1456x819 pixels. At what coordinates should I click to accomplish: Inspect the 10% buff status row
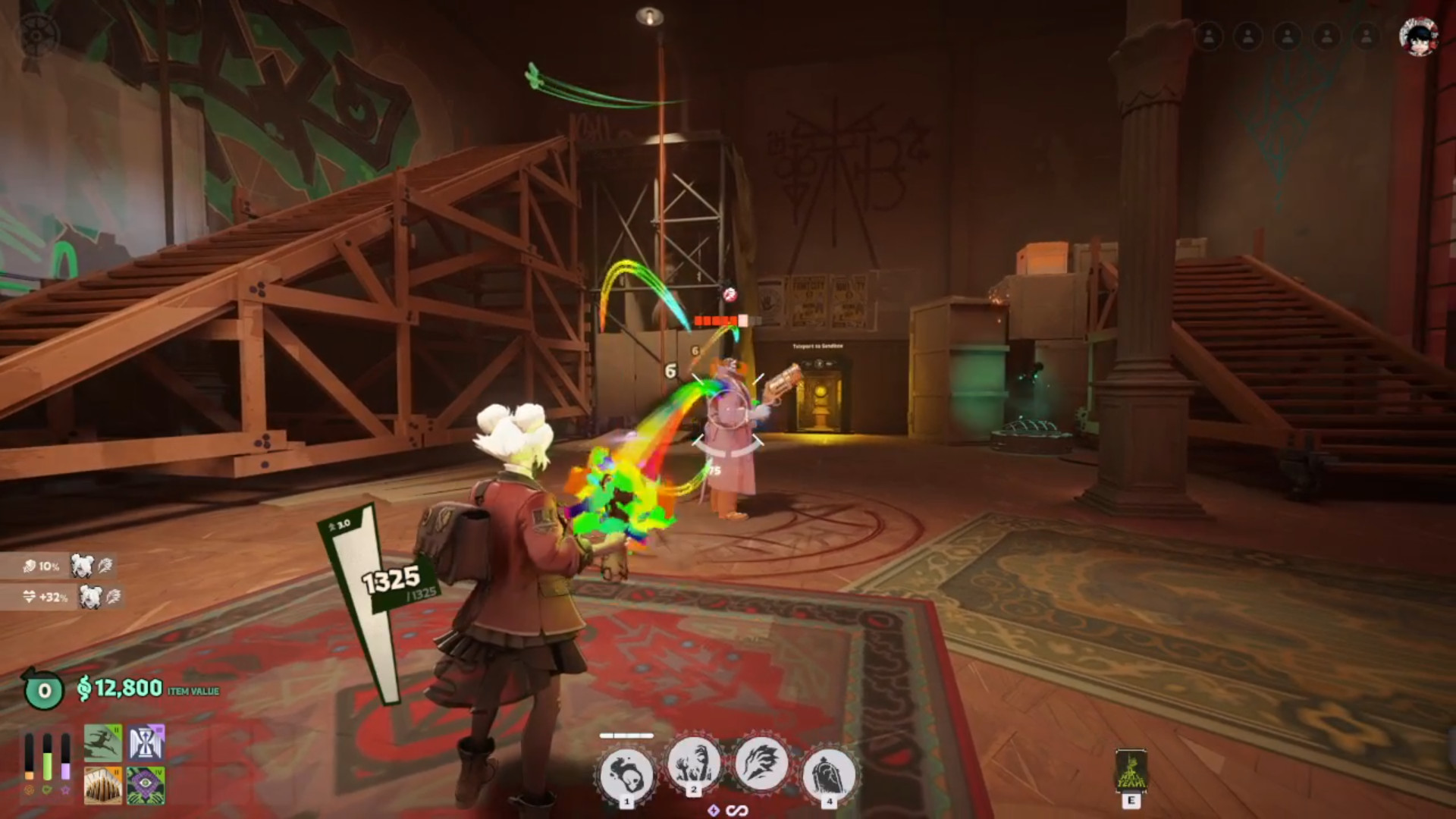click(59, 566)
